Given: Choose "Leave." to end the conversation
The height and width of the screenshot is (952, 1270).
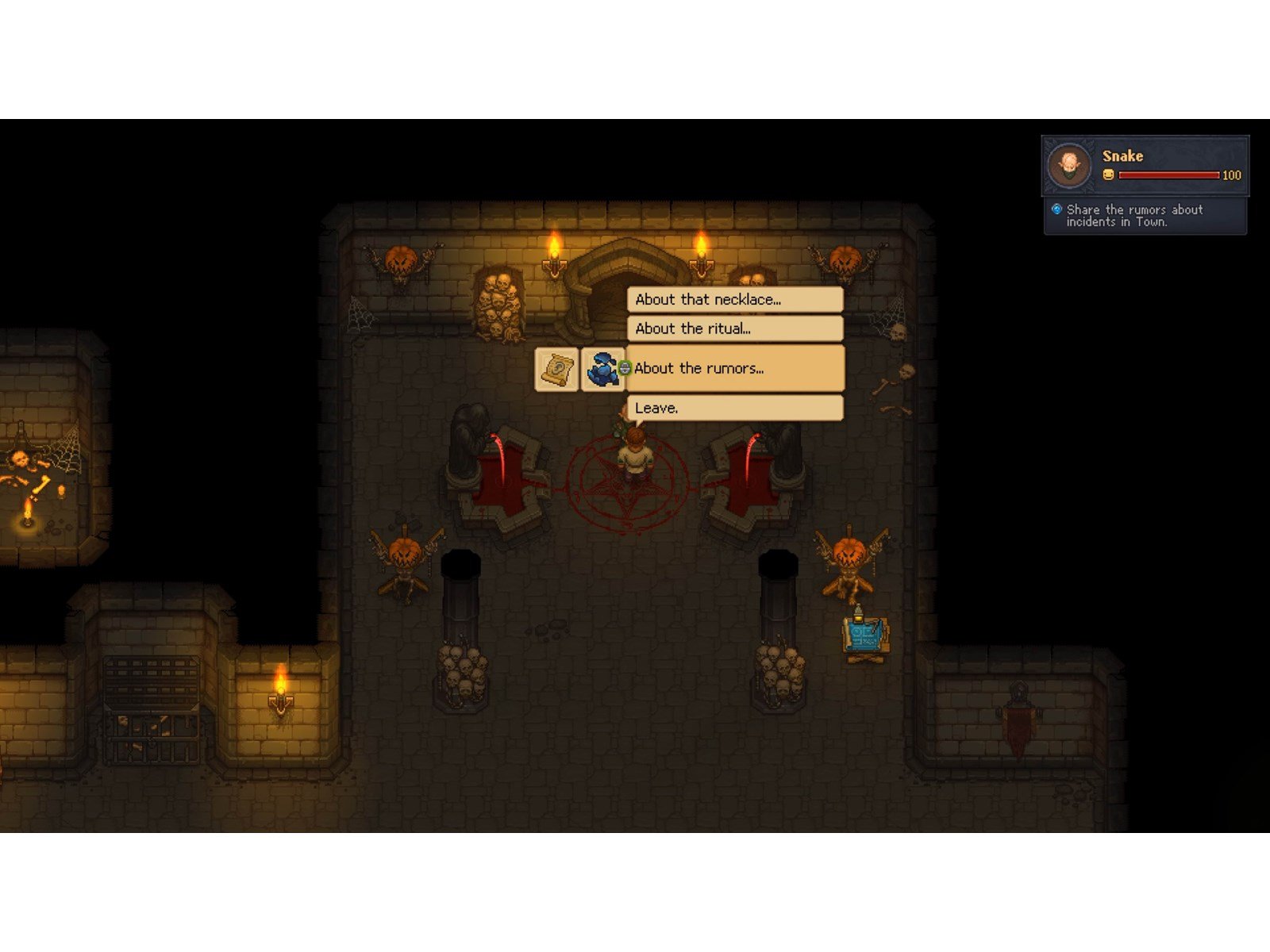Looking at the screenshot, I should [x=735, y=408].
